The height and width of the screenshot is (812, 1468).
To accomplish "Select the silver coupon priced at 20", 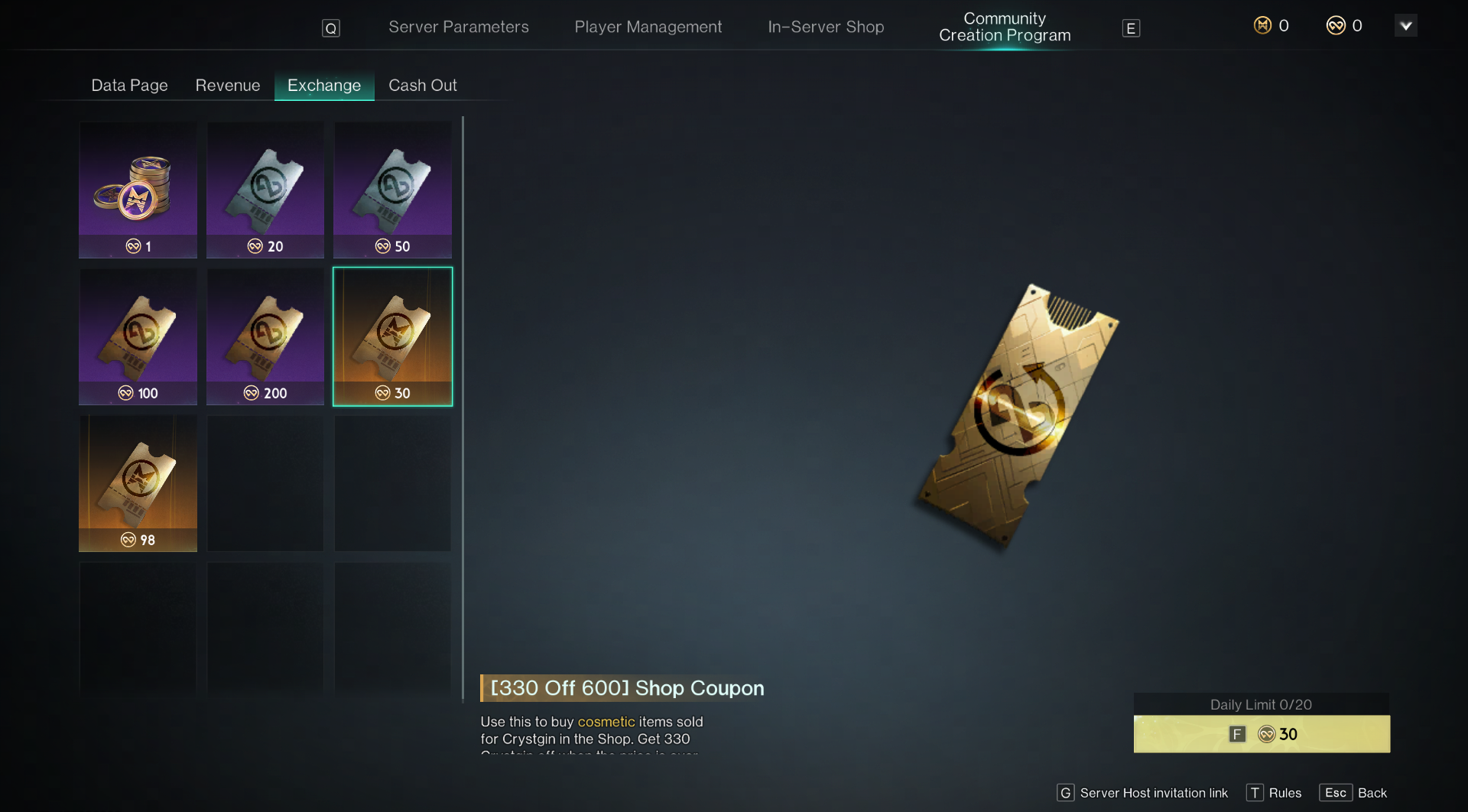I will point(265,190).
